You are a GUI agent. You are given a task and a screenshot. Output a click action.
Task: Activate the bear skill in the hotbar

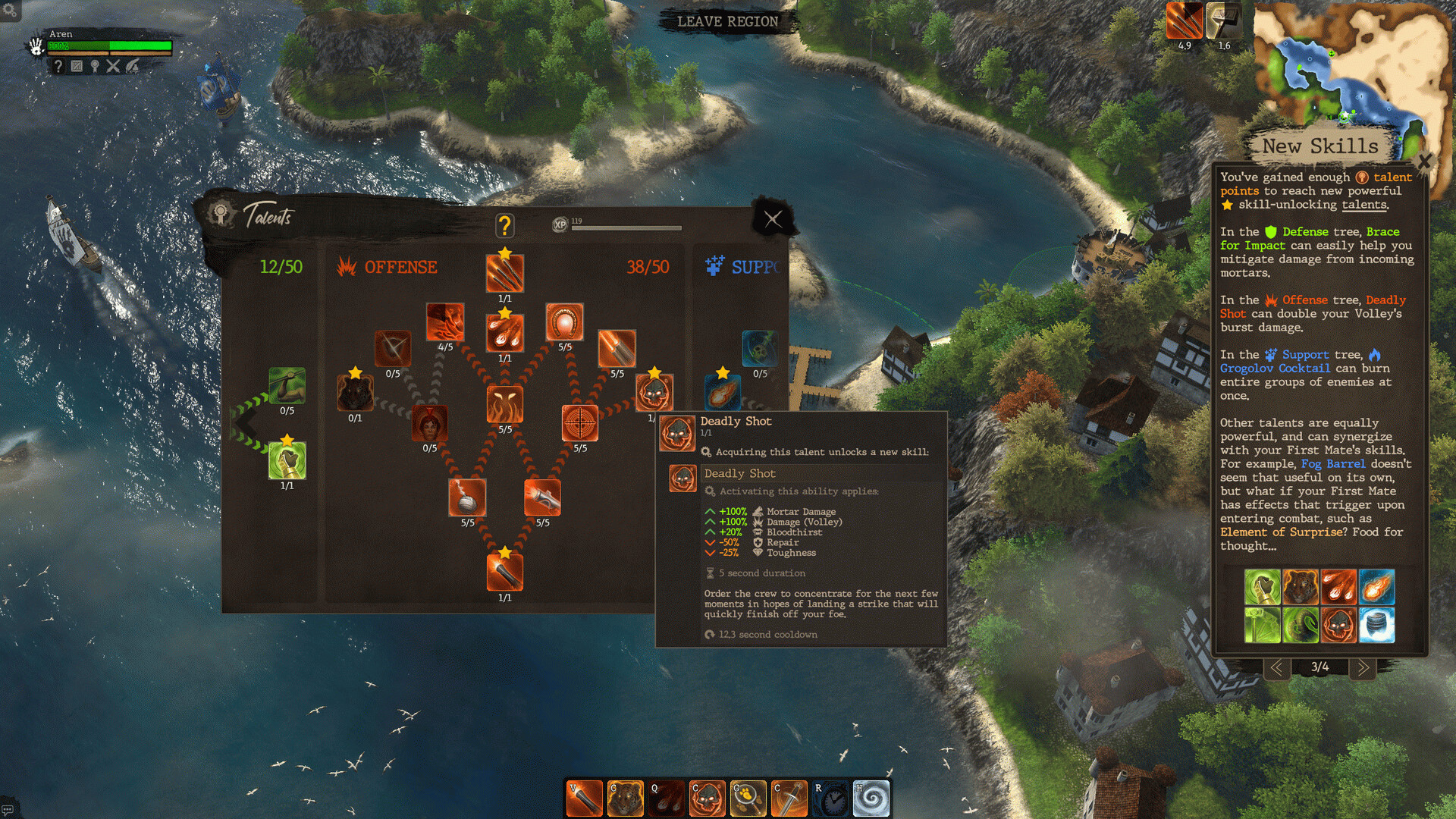point(625,799)
